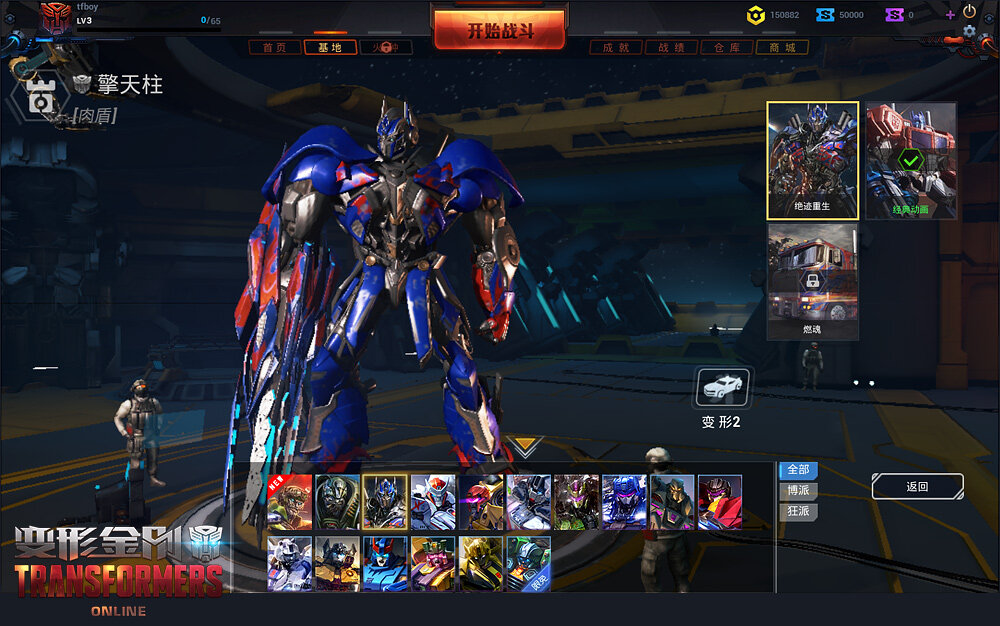Choose the yellow Bumblebee portrait
This screenshot has width=1000, height=626.
coord(480,564)
